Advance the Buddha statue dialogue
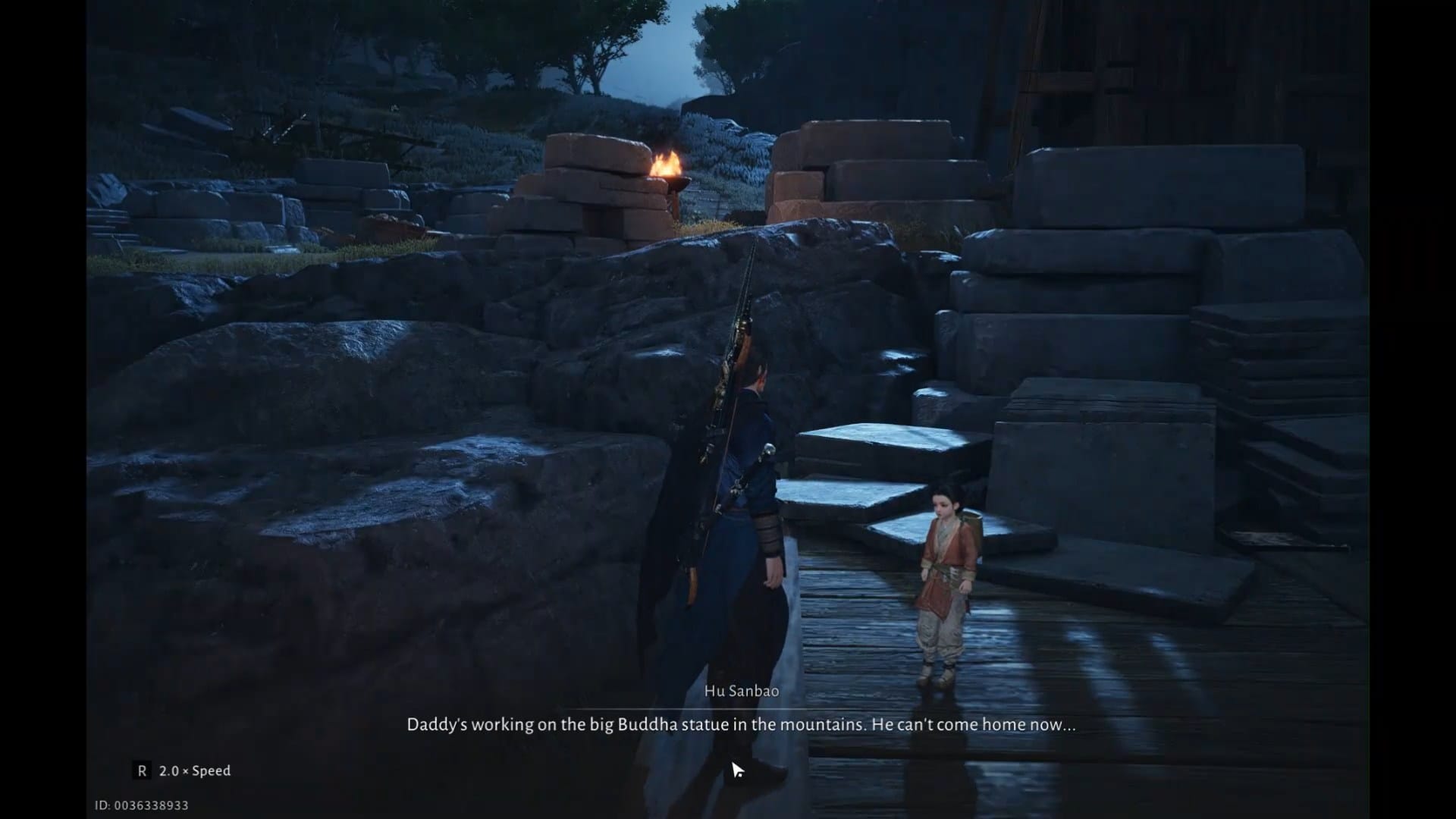This screenshot has height=819, width=1456. pyautogui.click(x=742, y=724)
